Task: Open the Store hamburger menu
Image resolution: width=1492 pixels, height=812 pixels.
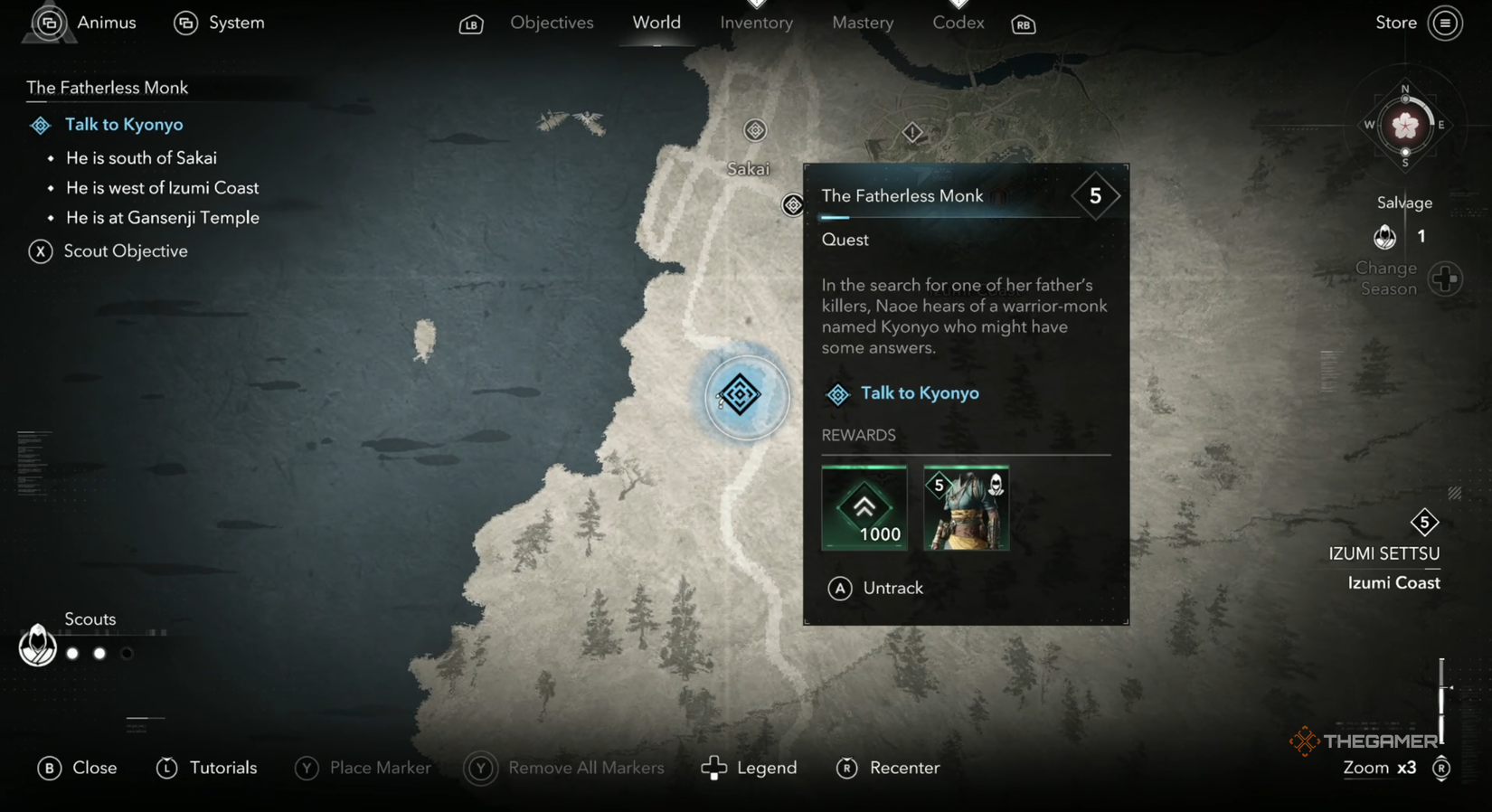Action: pos(1447,24)
